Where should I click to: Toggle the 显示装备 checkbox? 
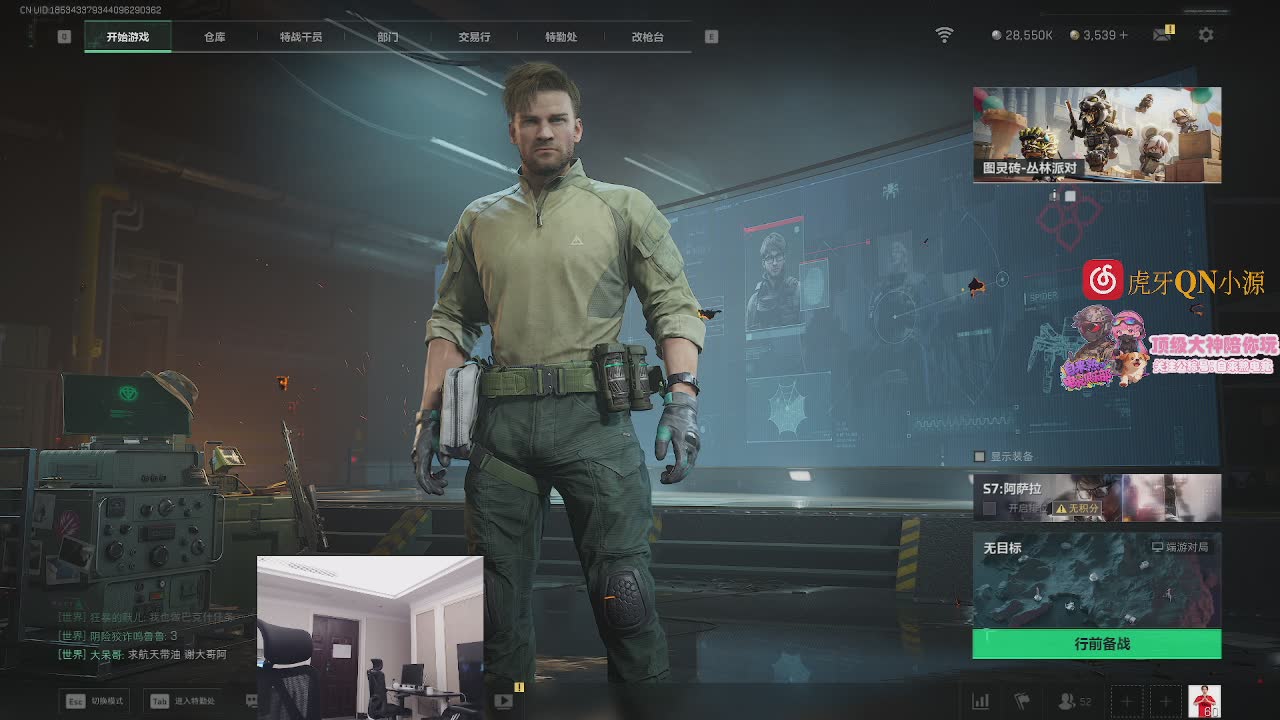(980, 457)
